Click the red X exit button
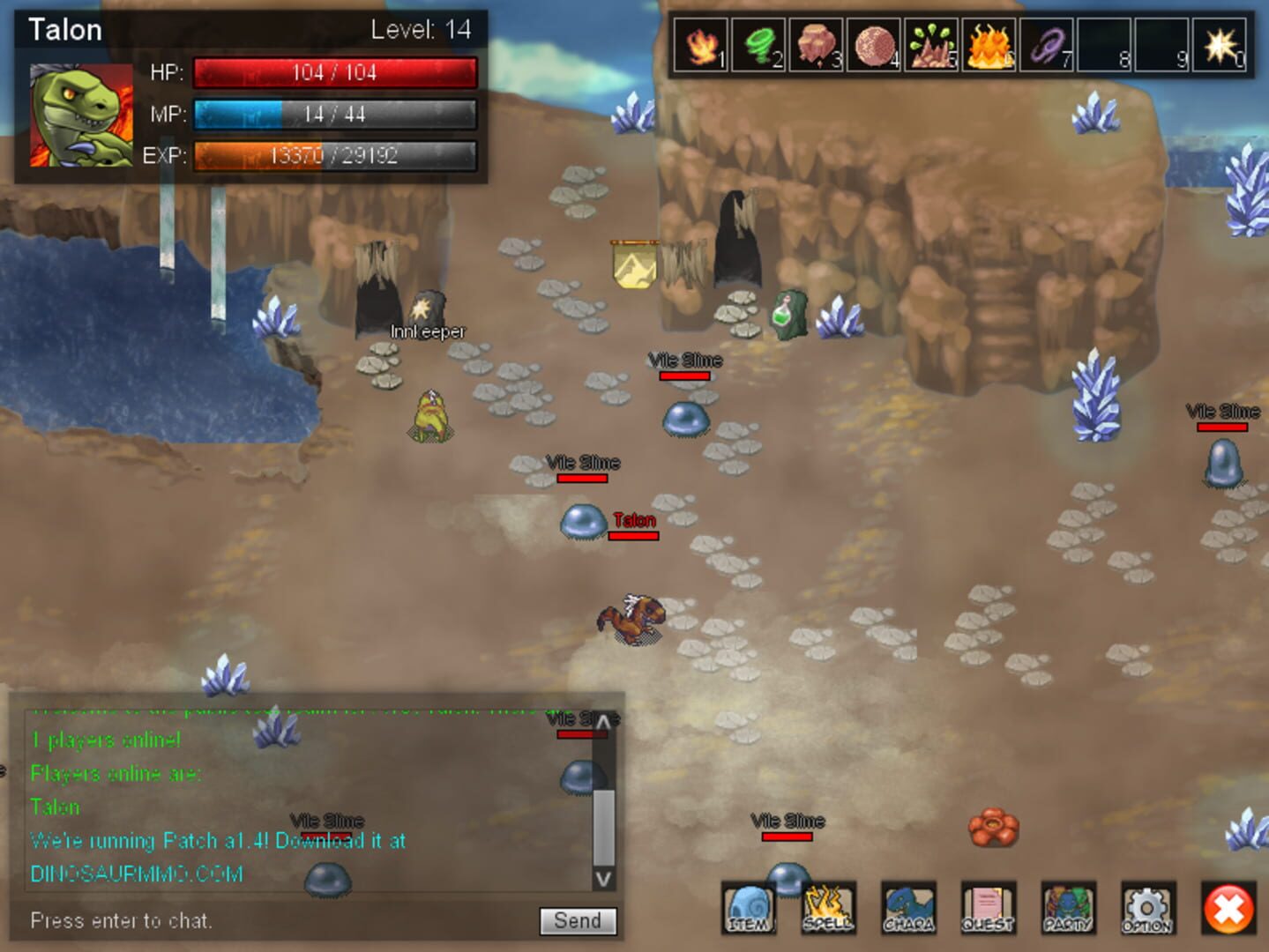This screenshot has height=952, width=1269. pyautogui.click(x=1228, y=909)
